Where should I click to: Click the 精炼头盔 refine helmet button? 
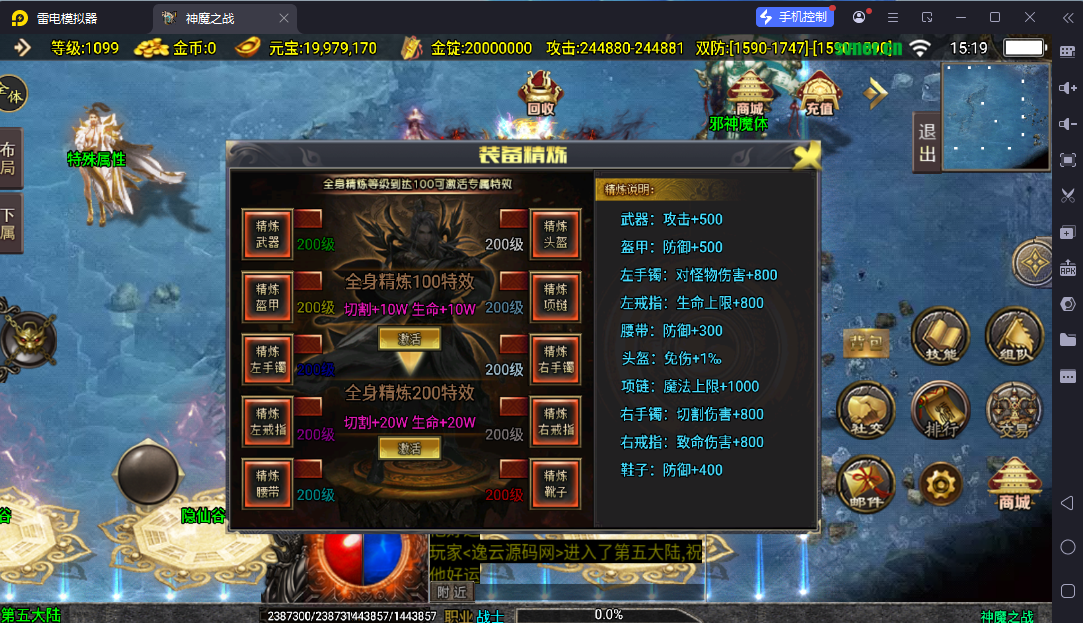[555, 234]
